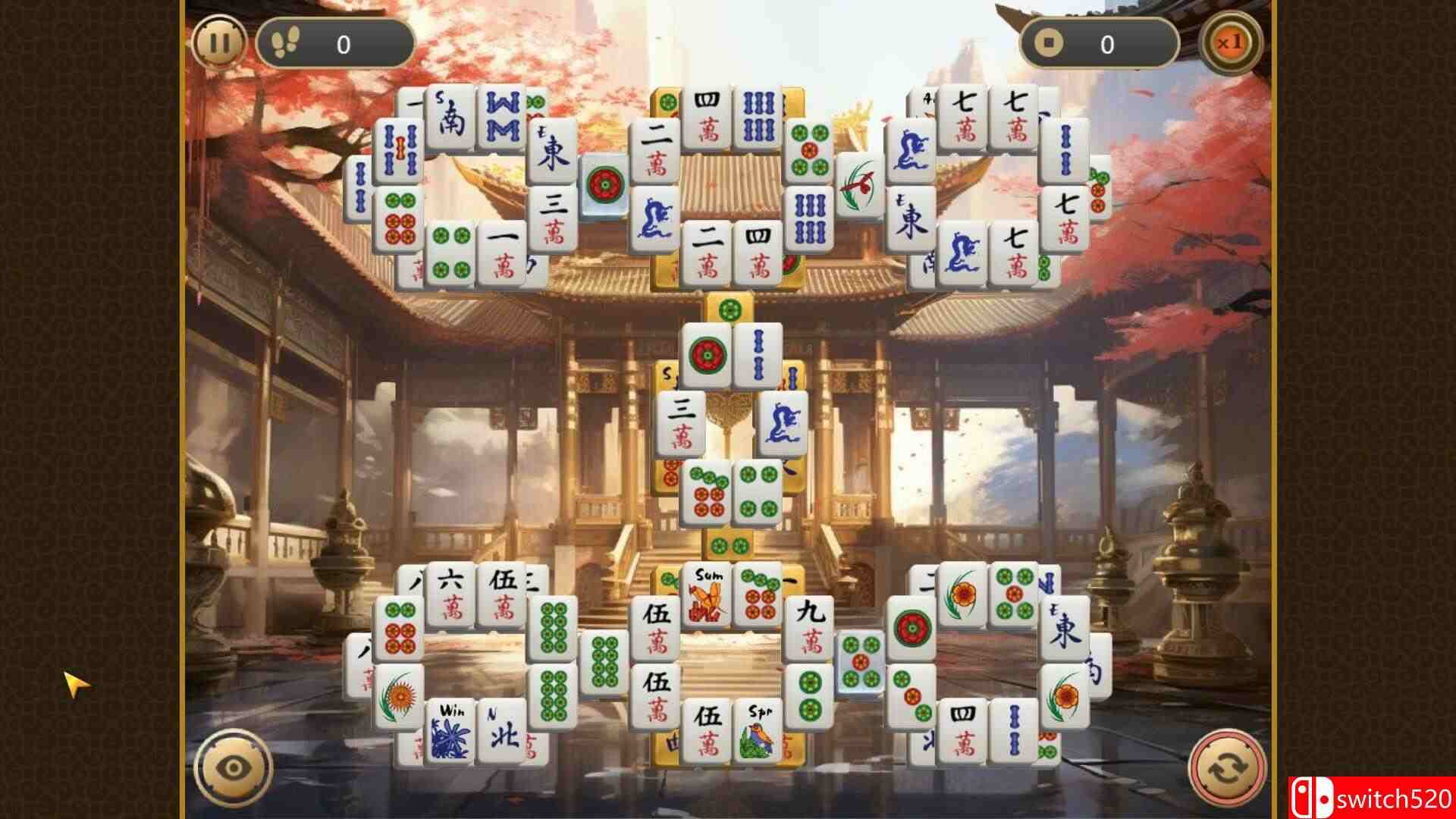The width and height of the screenshot is (1456, 819).
Task: Click the x1 score multiplier badge
Action: pos(1232,43)
